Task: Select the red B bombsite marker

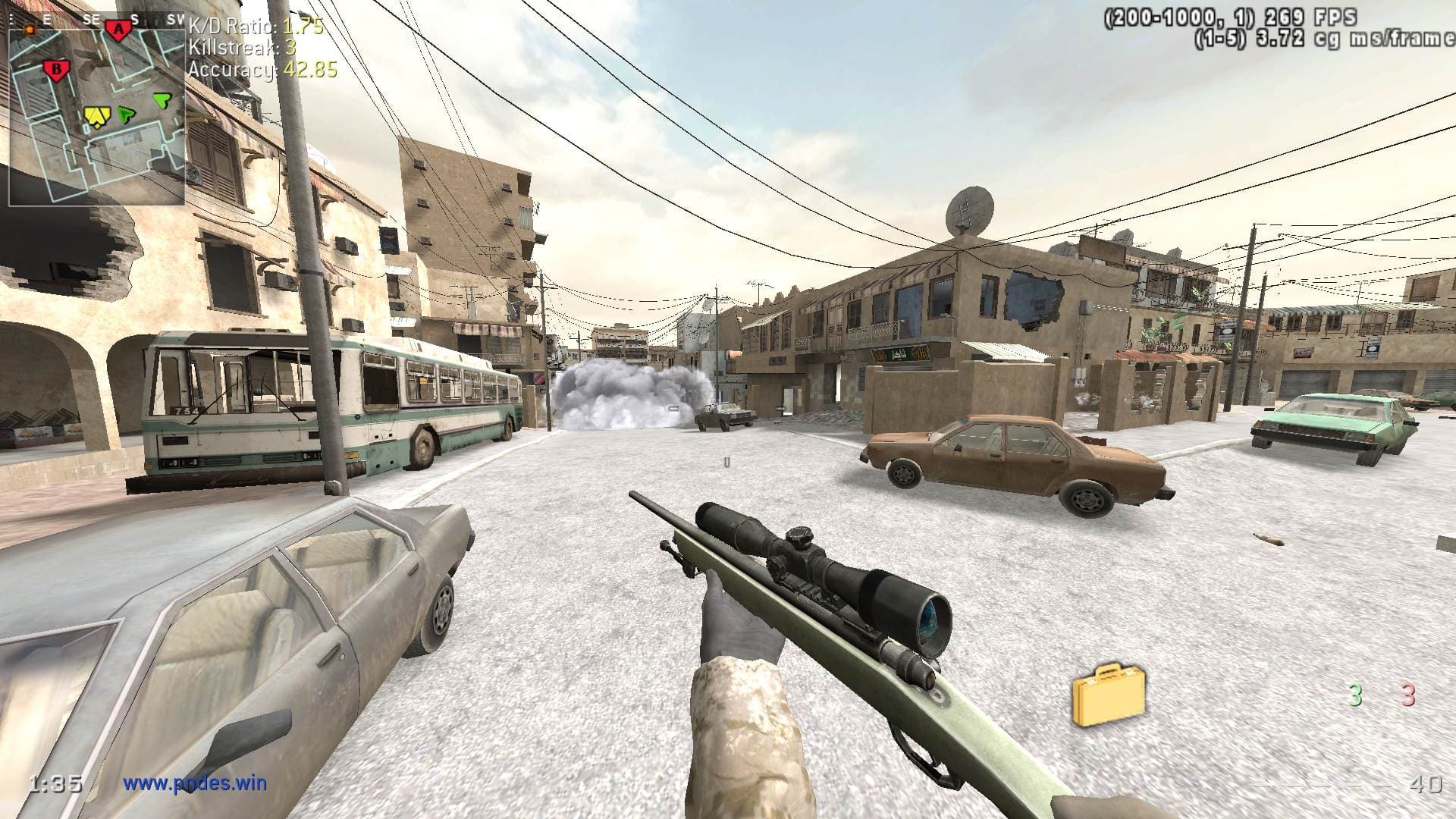Action: tap(55, 70)
